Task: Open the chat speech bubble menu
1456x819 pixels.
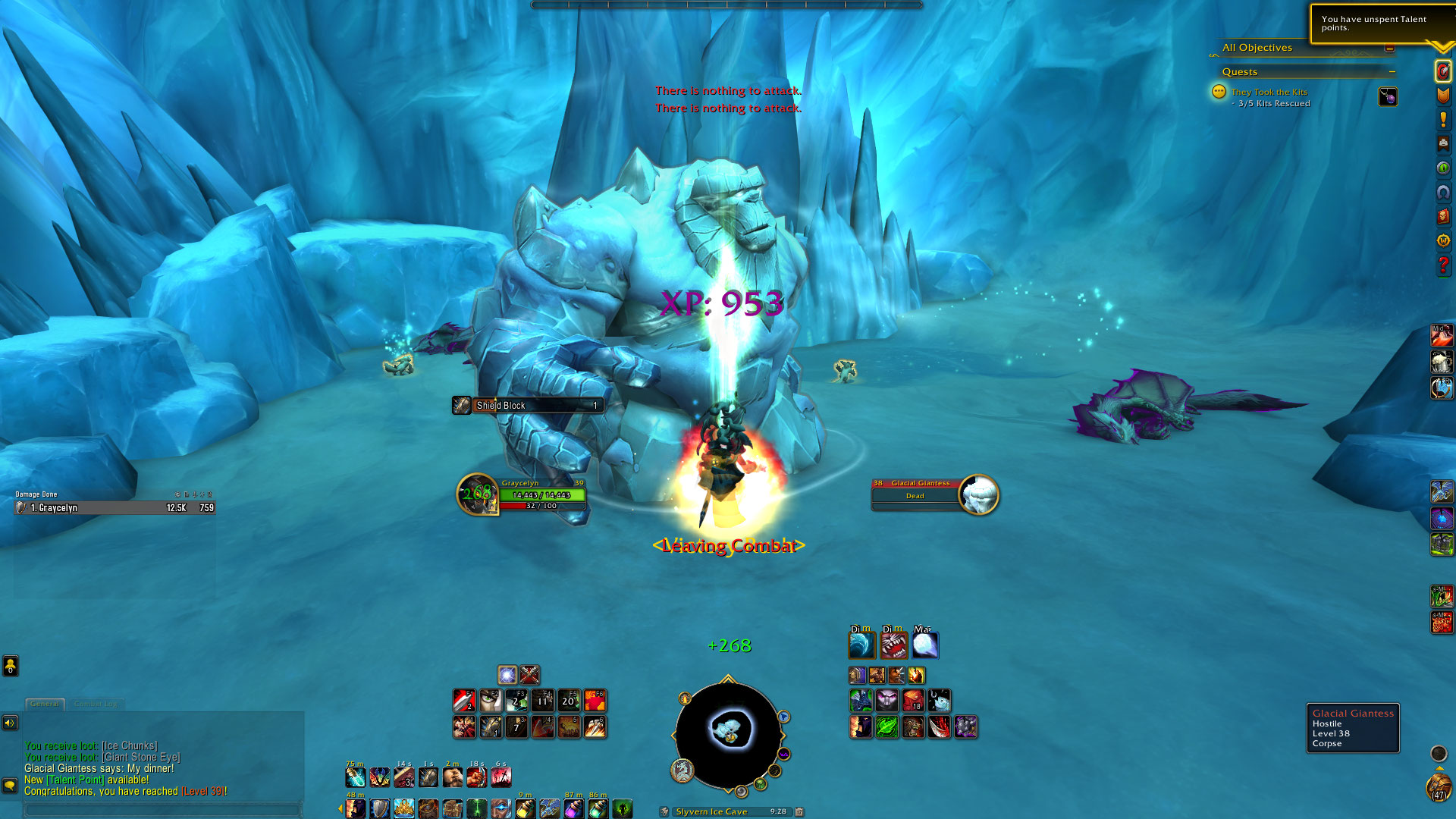Action: tap(10, 785)
